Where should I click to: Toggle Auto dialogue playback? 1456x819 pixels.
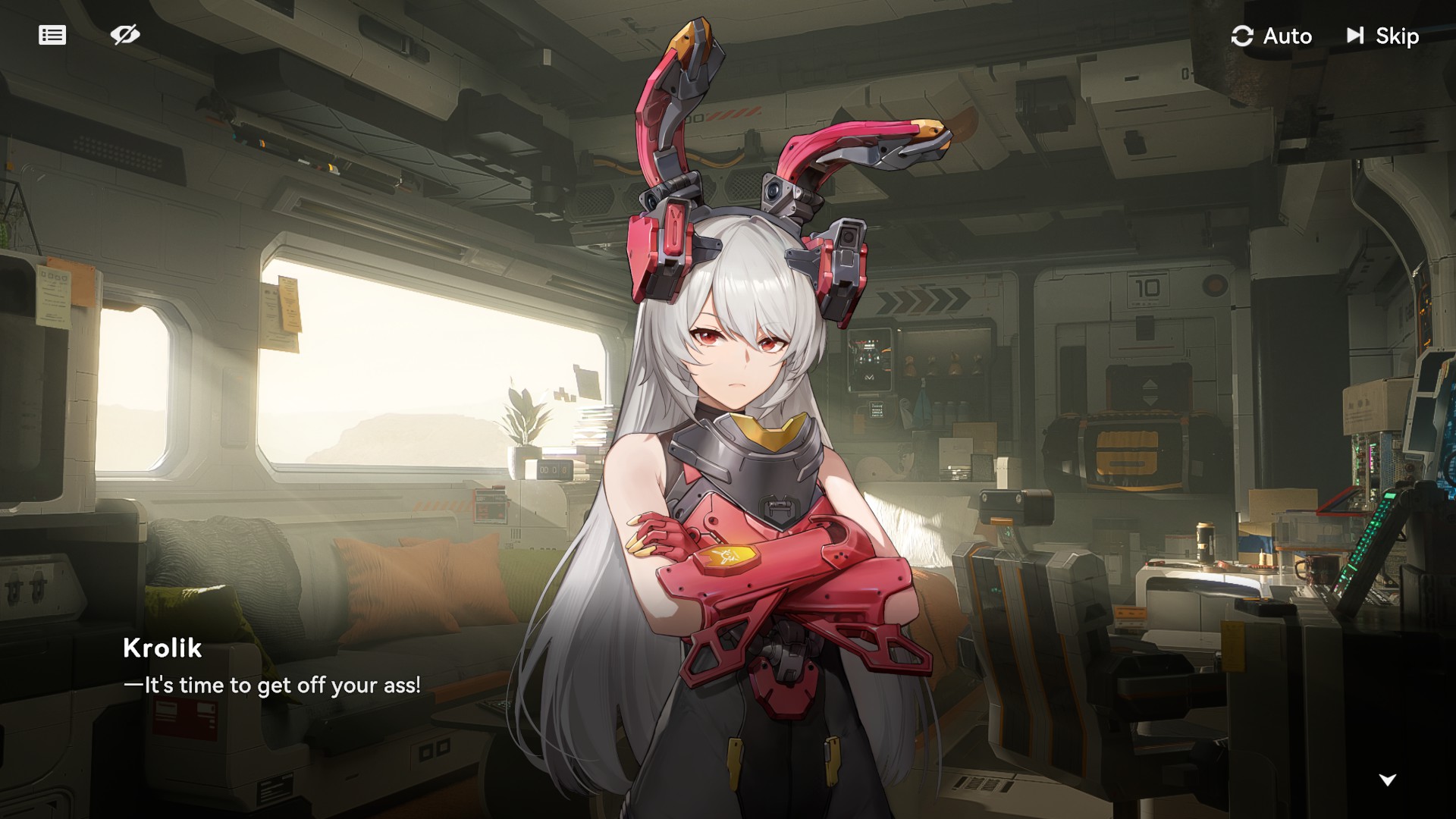[1272, 36]
